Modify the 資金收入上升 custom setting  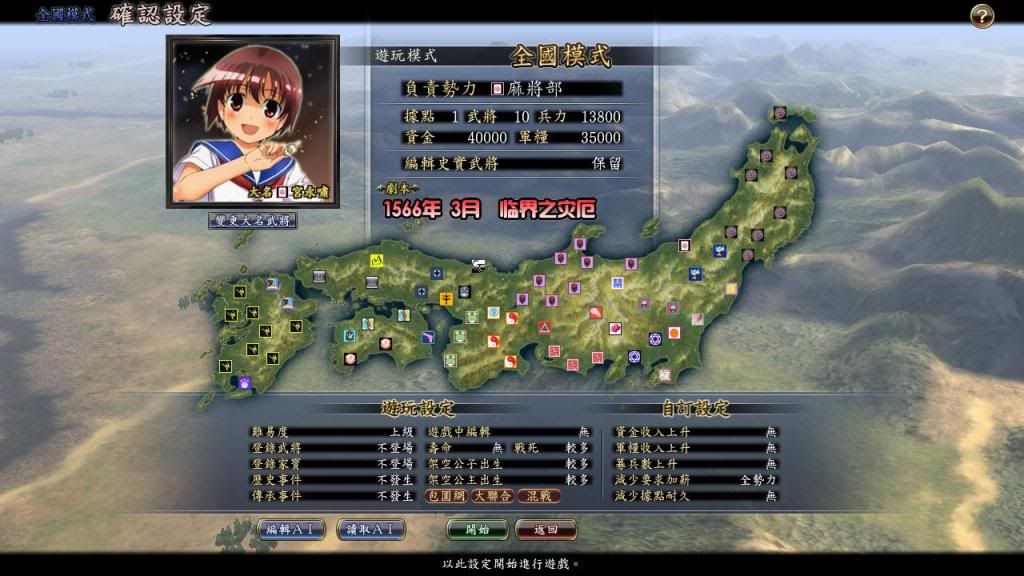[696, 432]
